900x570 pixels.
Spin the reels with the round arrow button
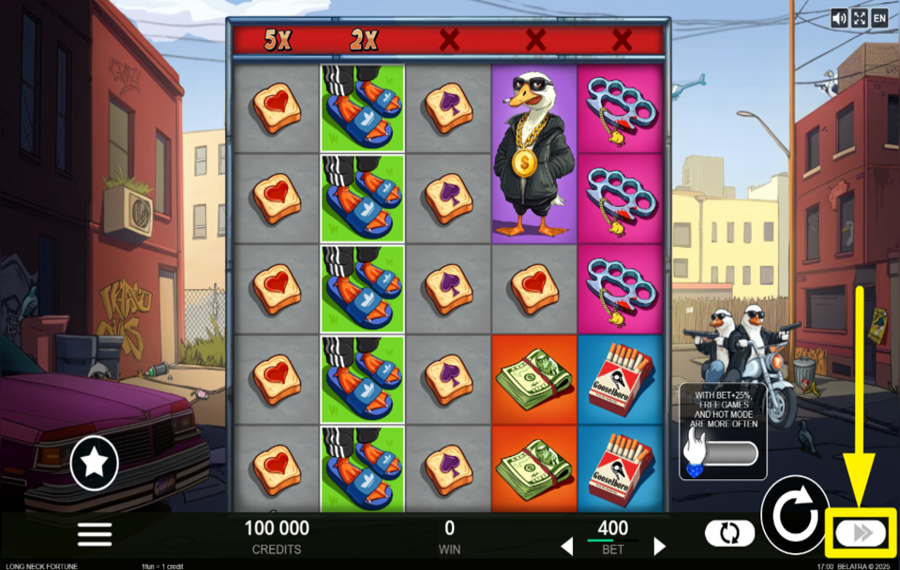pos(795,515)
